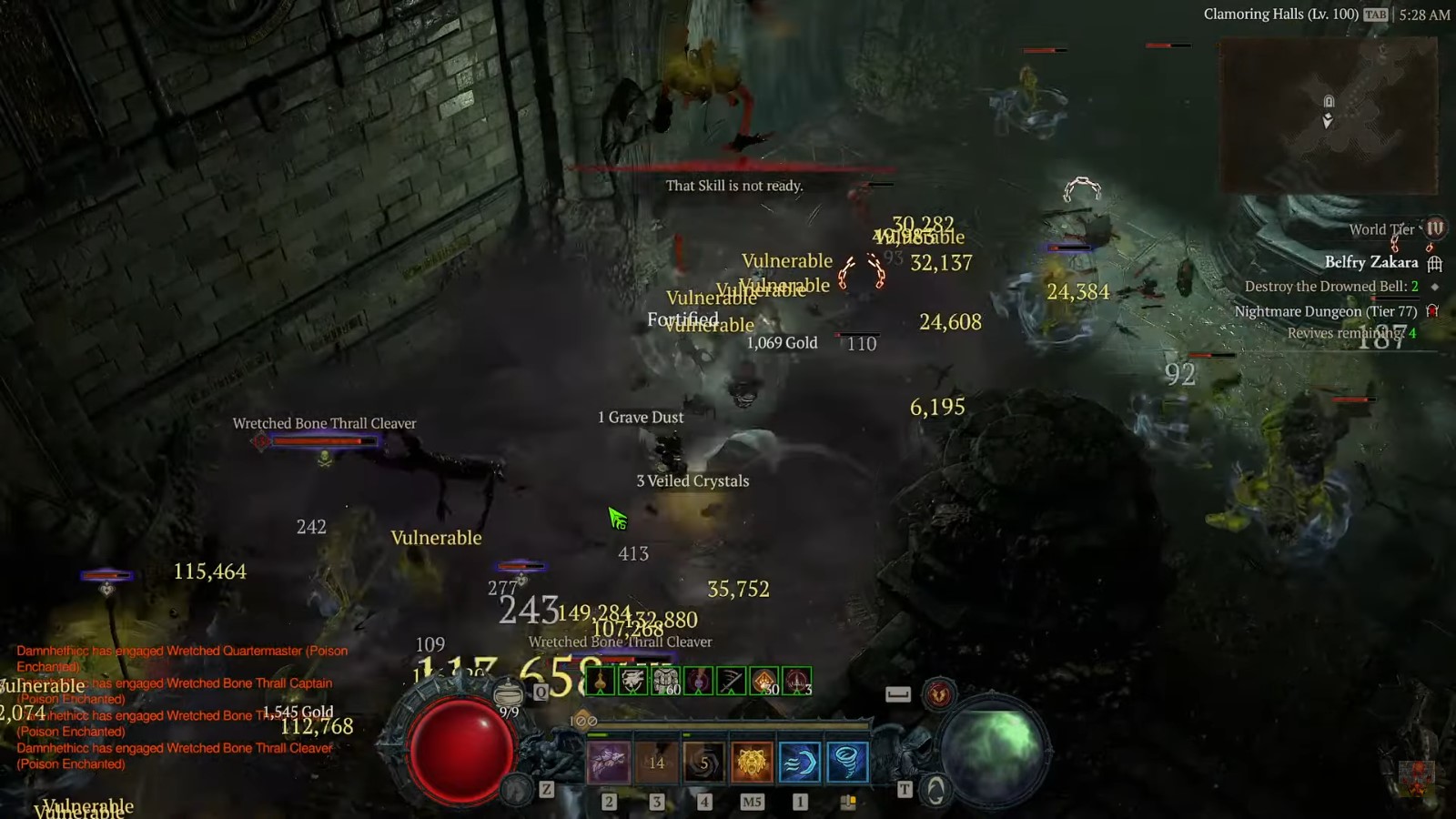1456x819 pixels.
Task: Click the evade icon beside the T keybind
Action: point(935,790)
